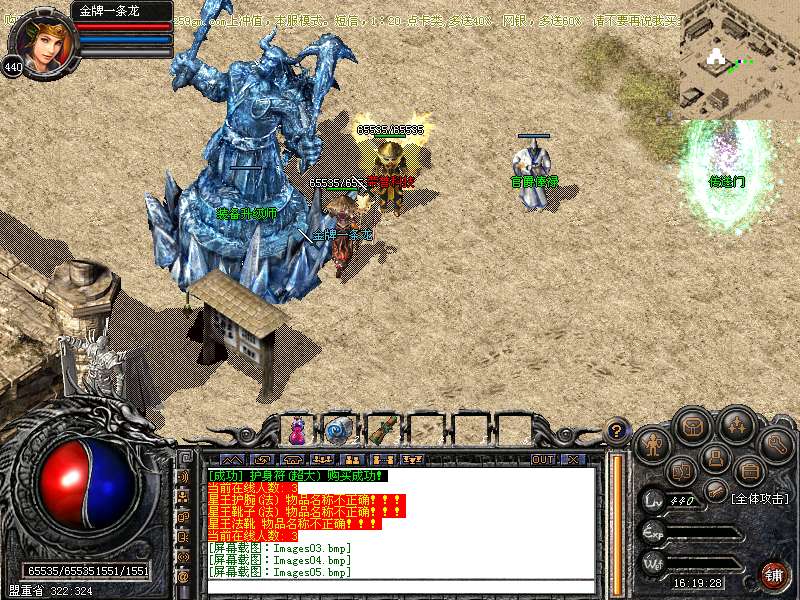Focus the chat text input line
800x600 pixels.
(400, 586)
